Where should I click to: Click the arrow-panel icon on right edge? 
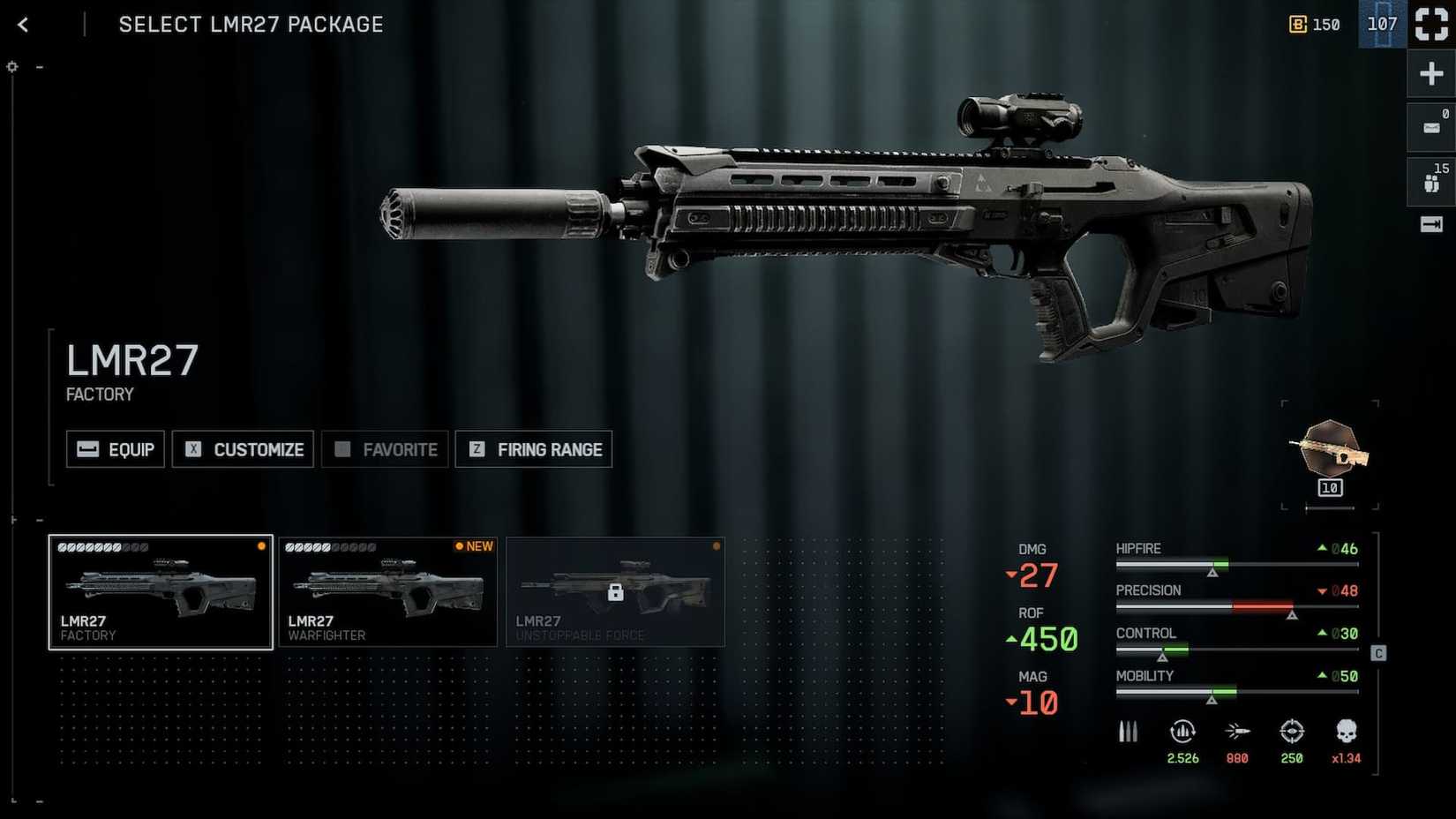click(x=1430, y=225)
